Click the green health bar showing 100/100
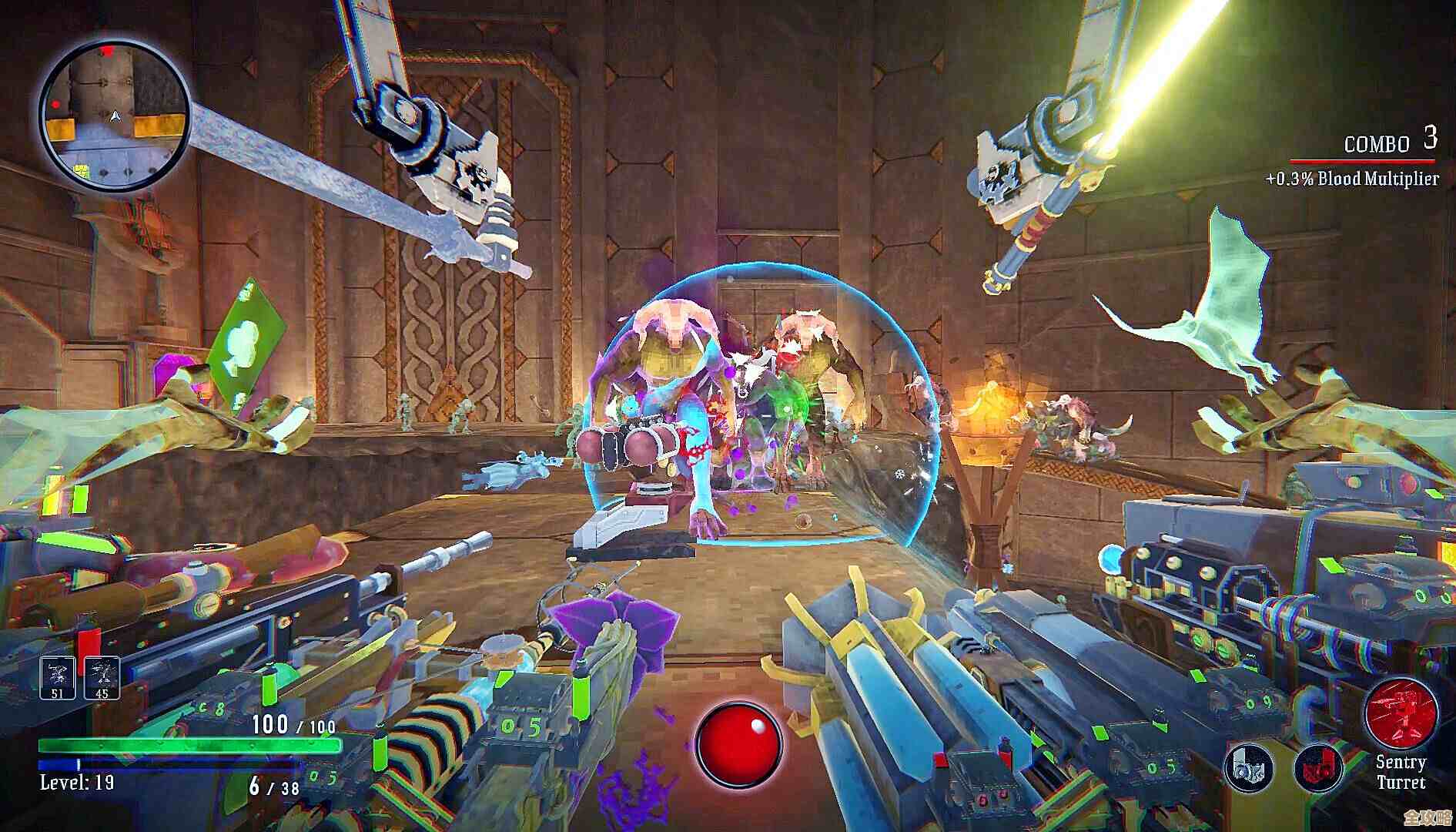1456x832 pixels. coord(189,744)
